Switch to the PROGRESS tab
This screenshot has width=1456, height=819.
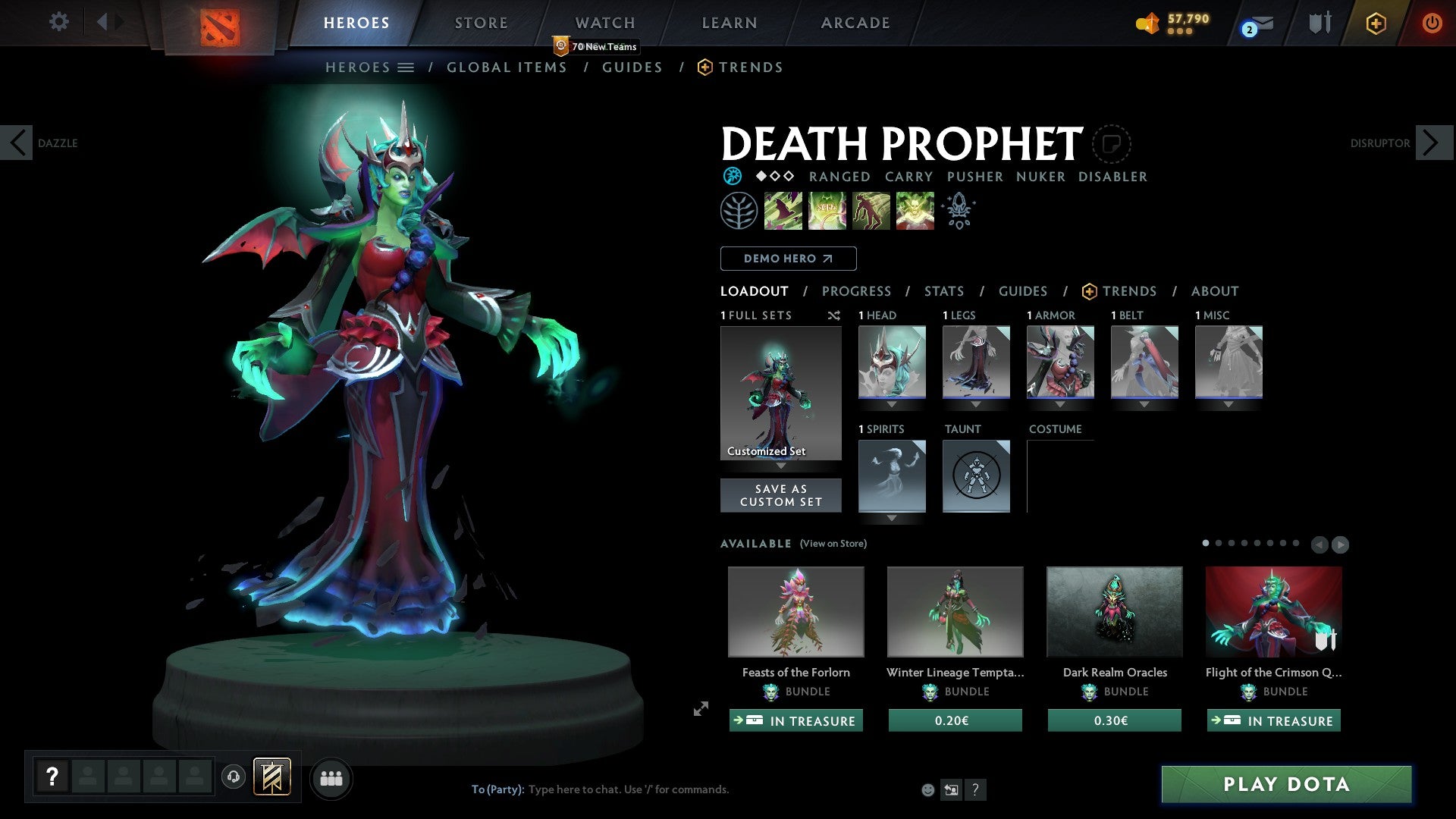(x=857, y=291)
